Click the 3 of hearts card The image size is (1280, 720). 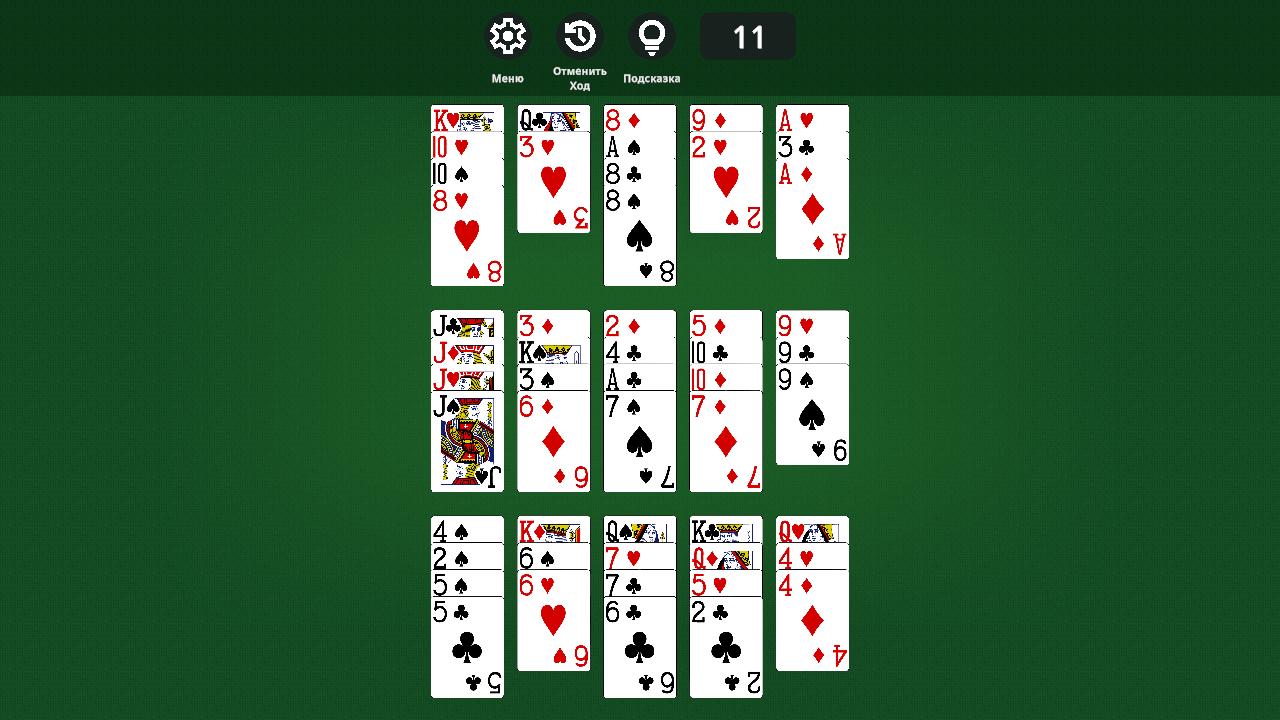click(x=554, y=180)
